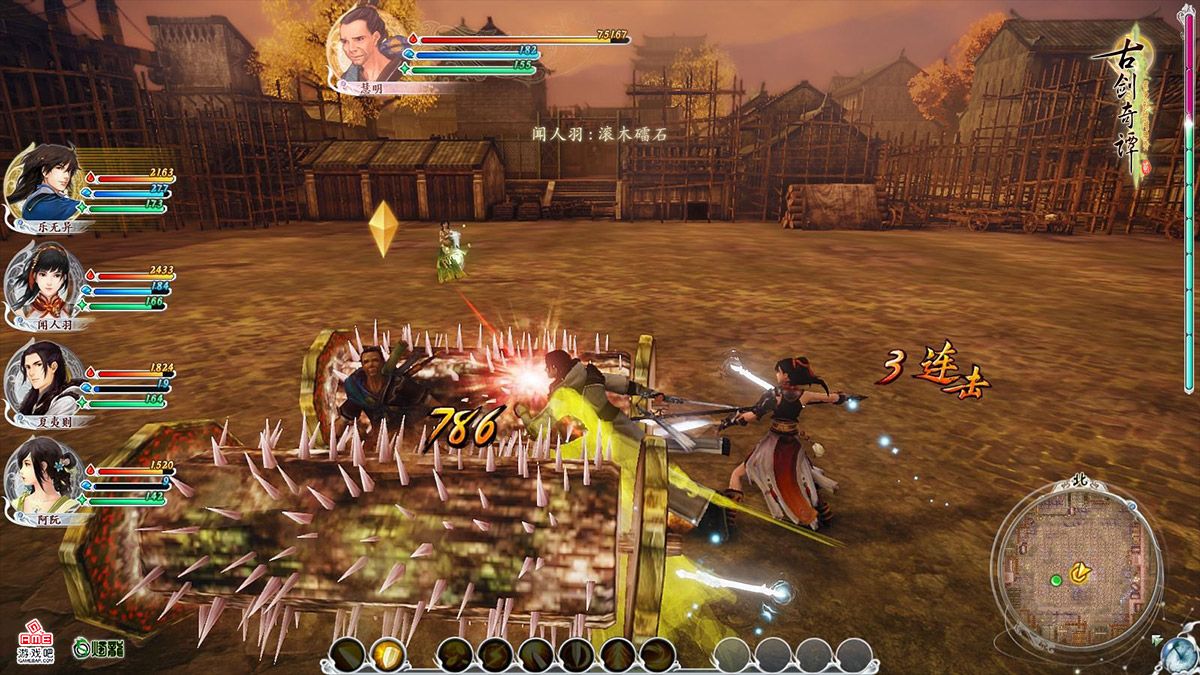Activate the glowing golden shield skill

click(x=388, y=655)
